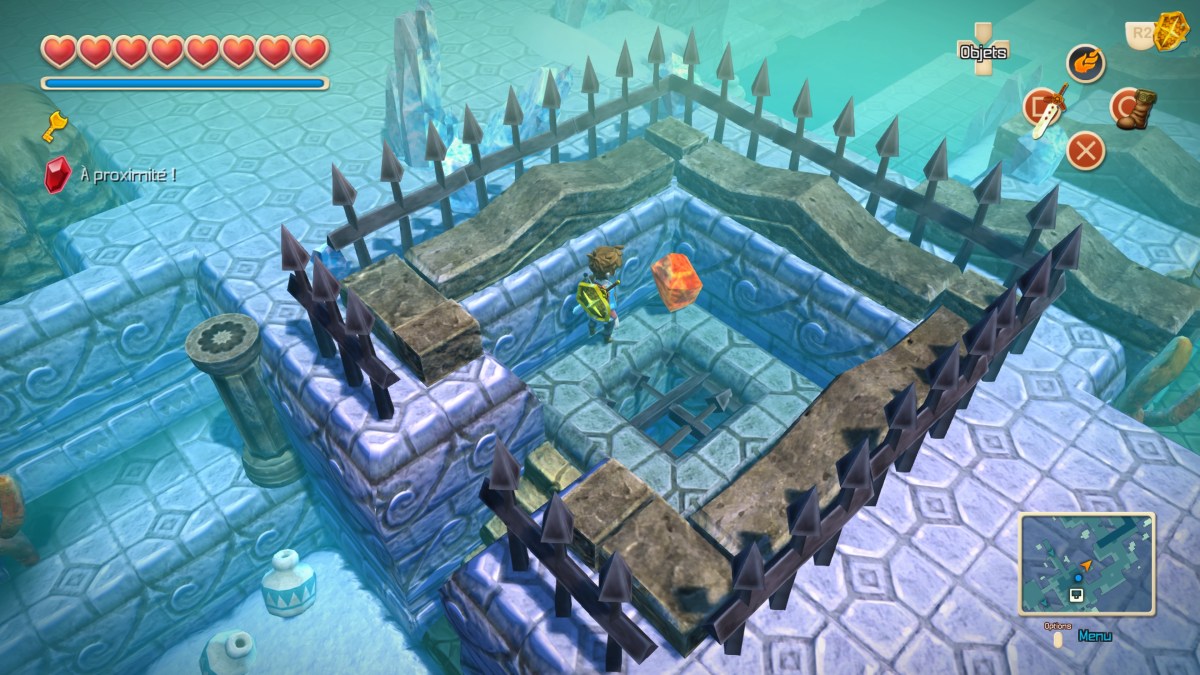Select the red gem proximity tracker
The height and width of the screenshot is (675, 1200).
coord(57,175)
